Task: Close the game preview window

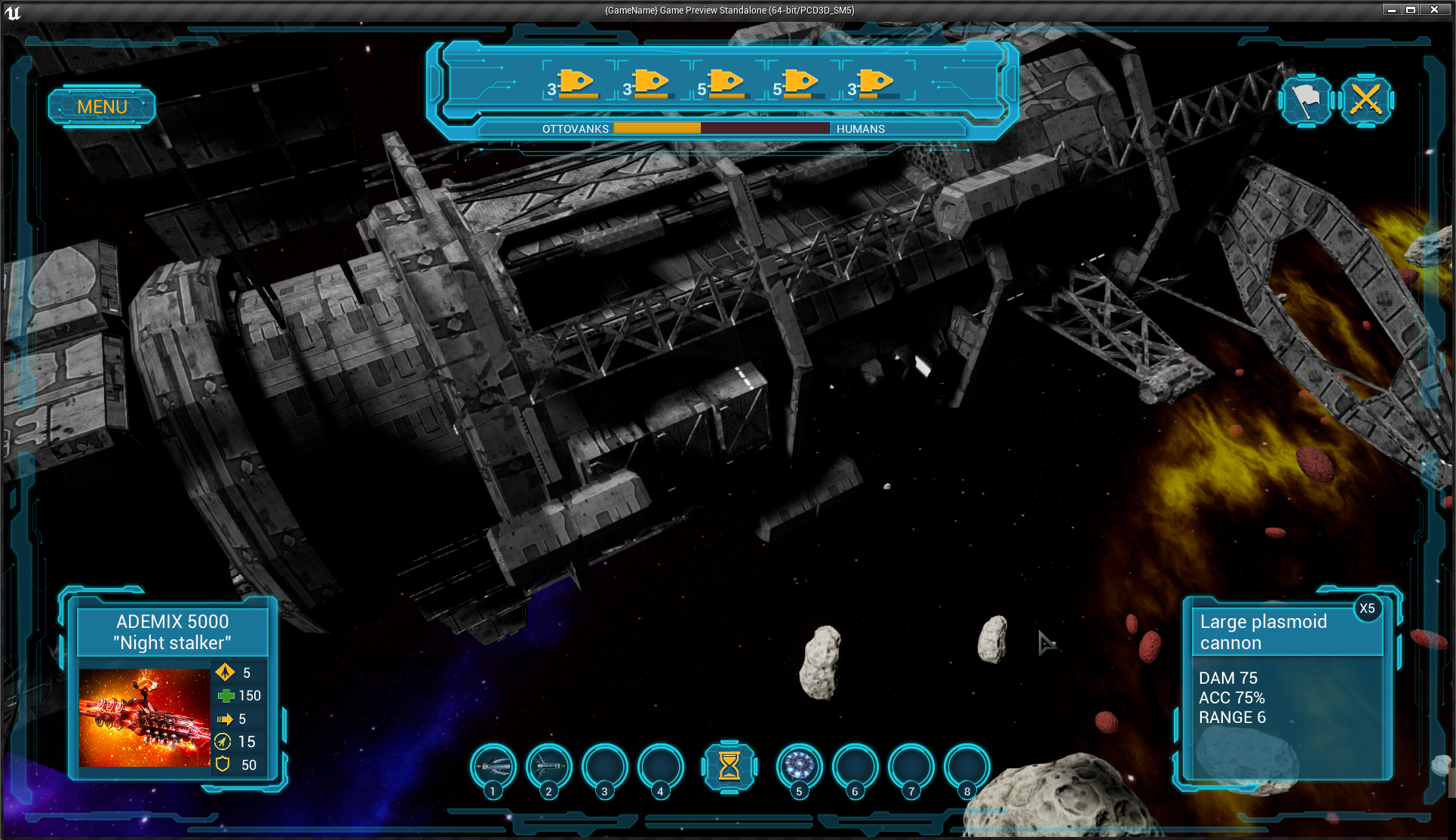Action: click(x=1434, y=10)
